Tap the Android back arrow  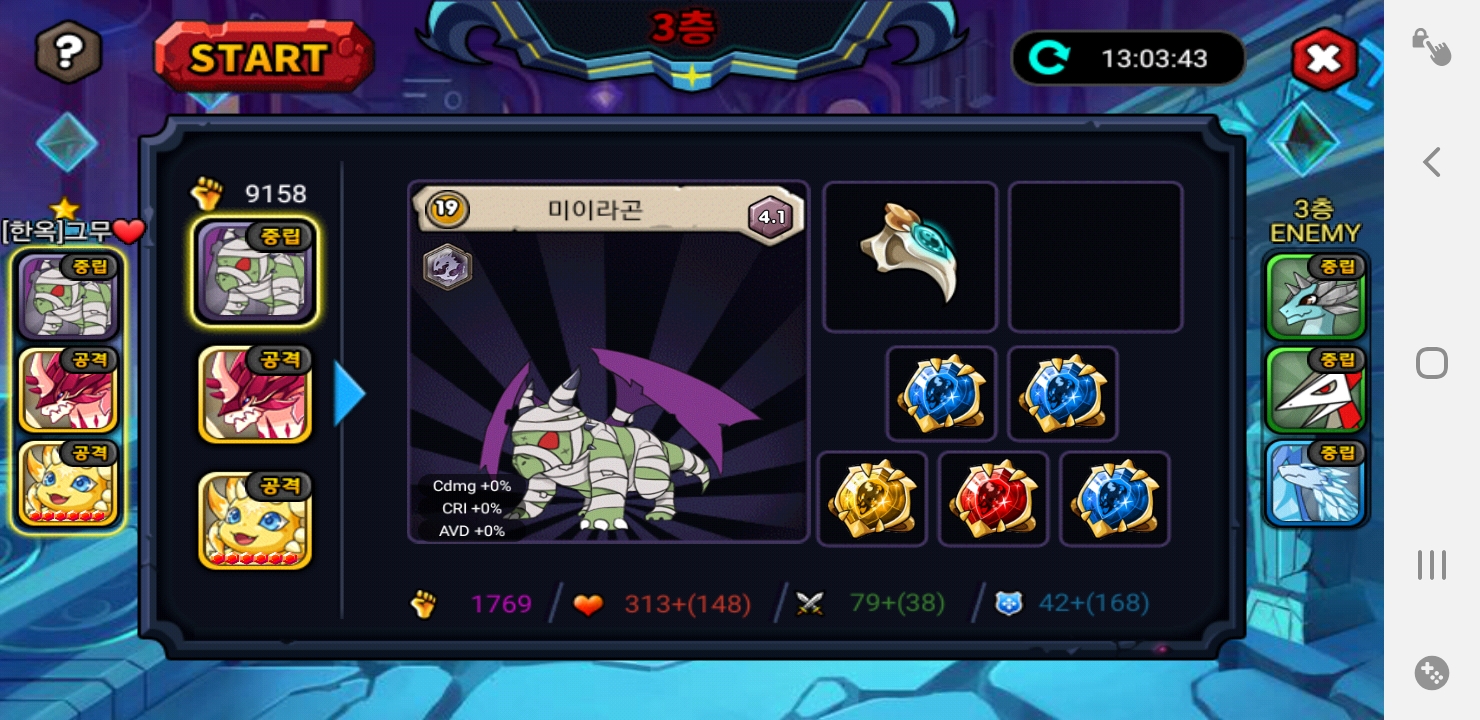pyautogui.click(x=1431, y=162)
